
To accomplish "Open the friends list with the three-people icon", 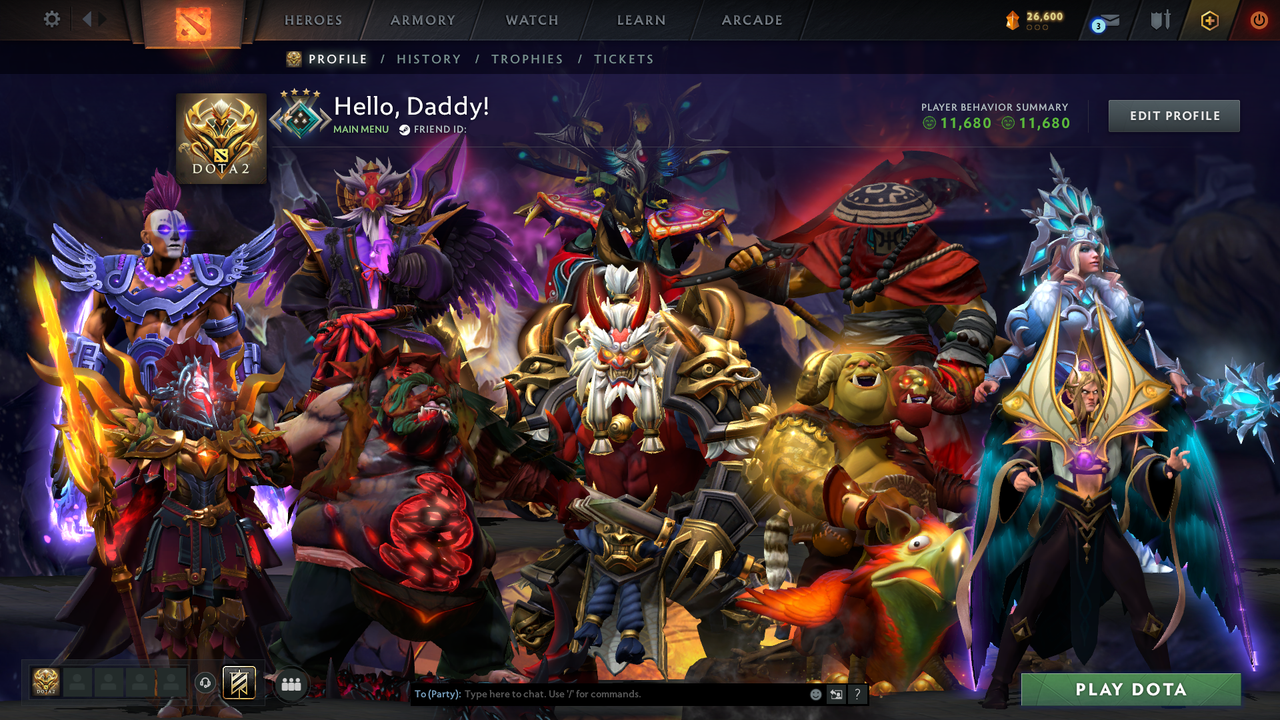I will coord(291,684).
